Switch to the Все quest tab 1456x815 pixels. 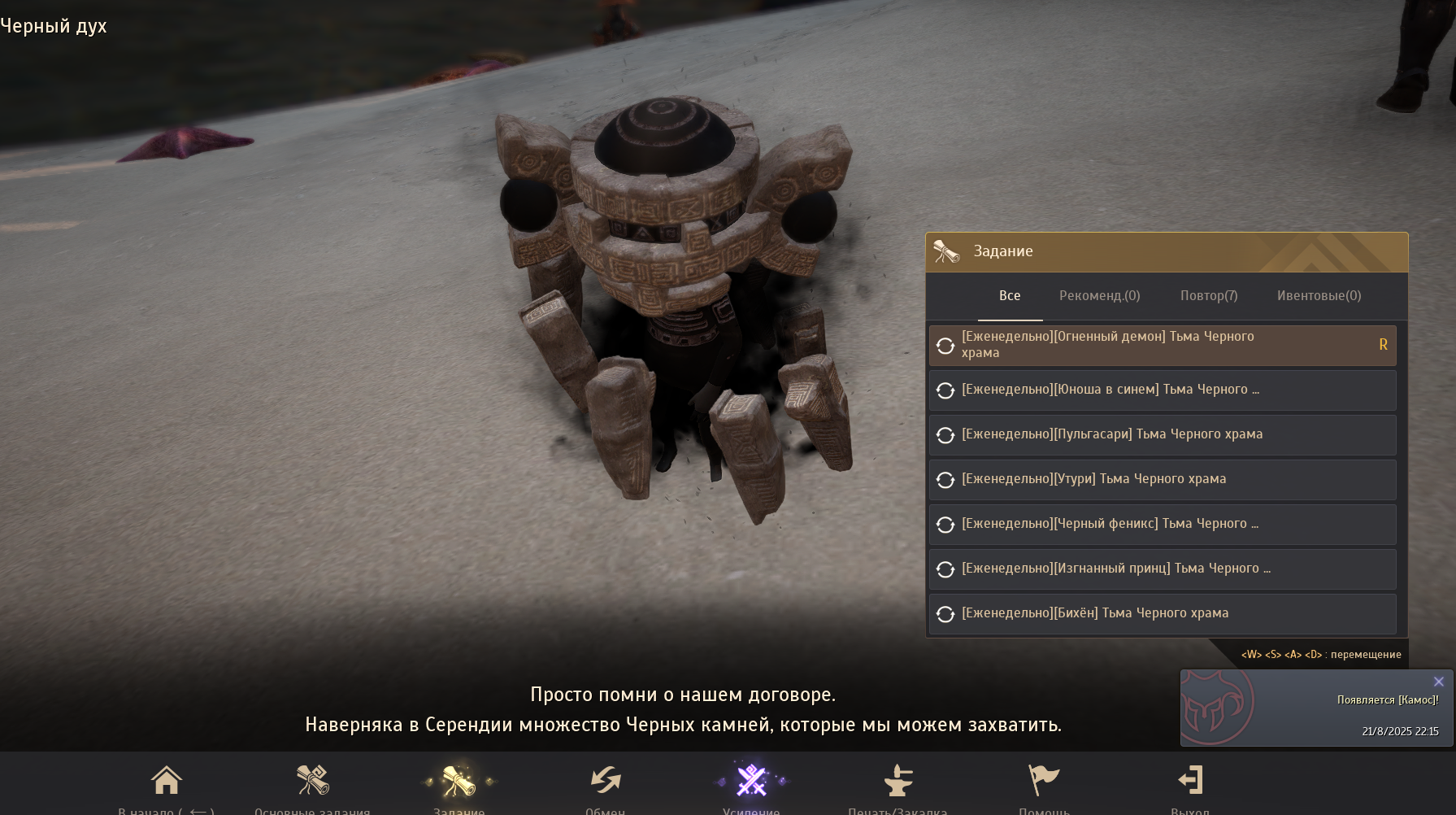pyautogui.click(x=1010, y=296)
